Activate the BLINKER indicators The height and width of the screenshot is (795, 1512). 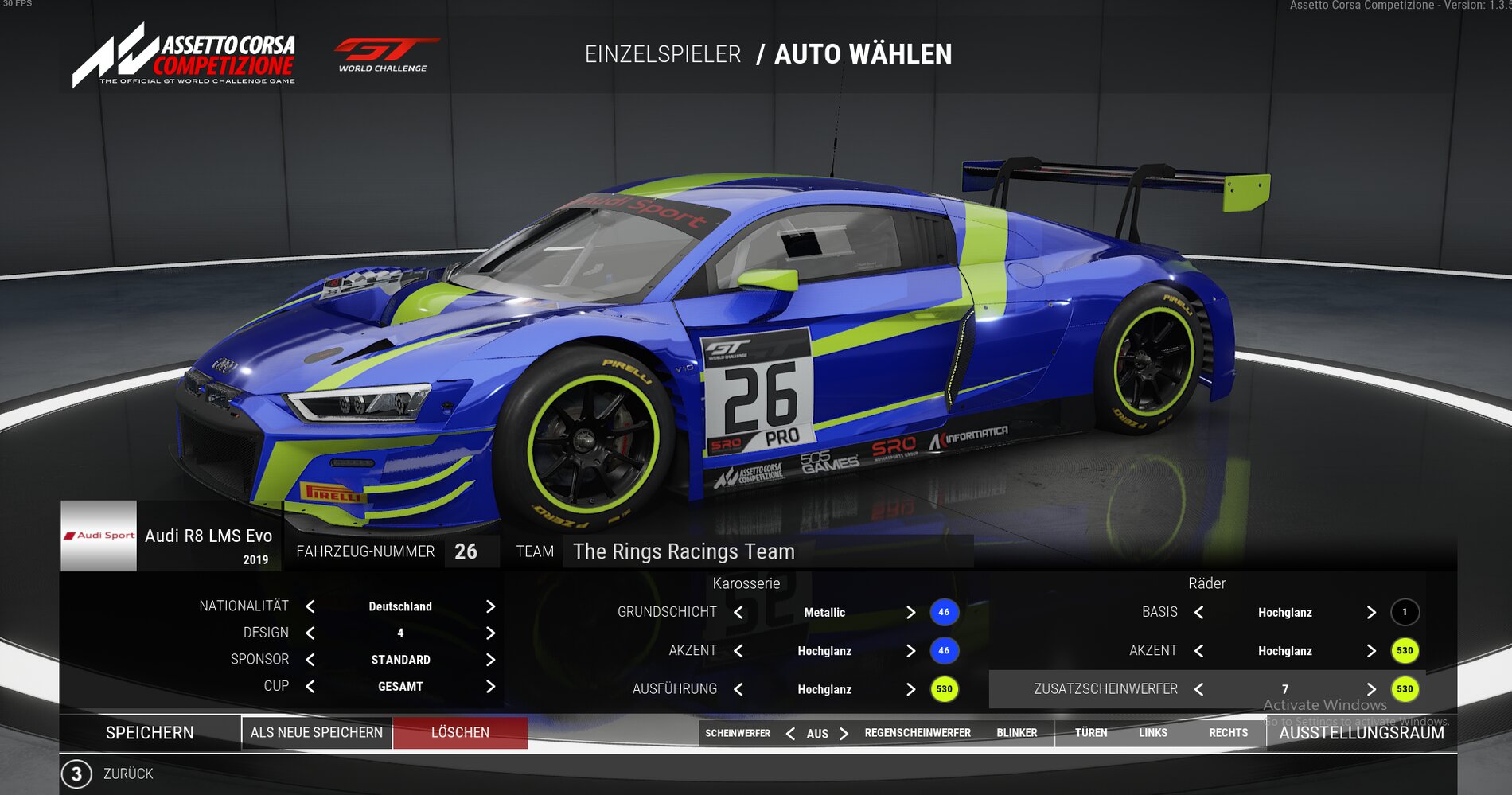[x=1016, y=733]
